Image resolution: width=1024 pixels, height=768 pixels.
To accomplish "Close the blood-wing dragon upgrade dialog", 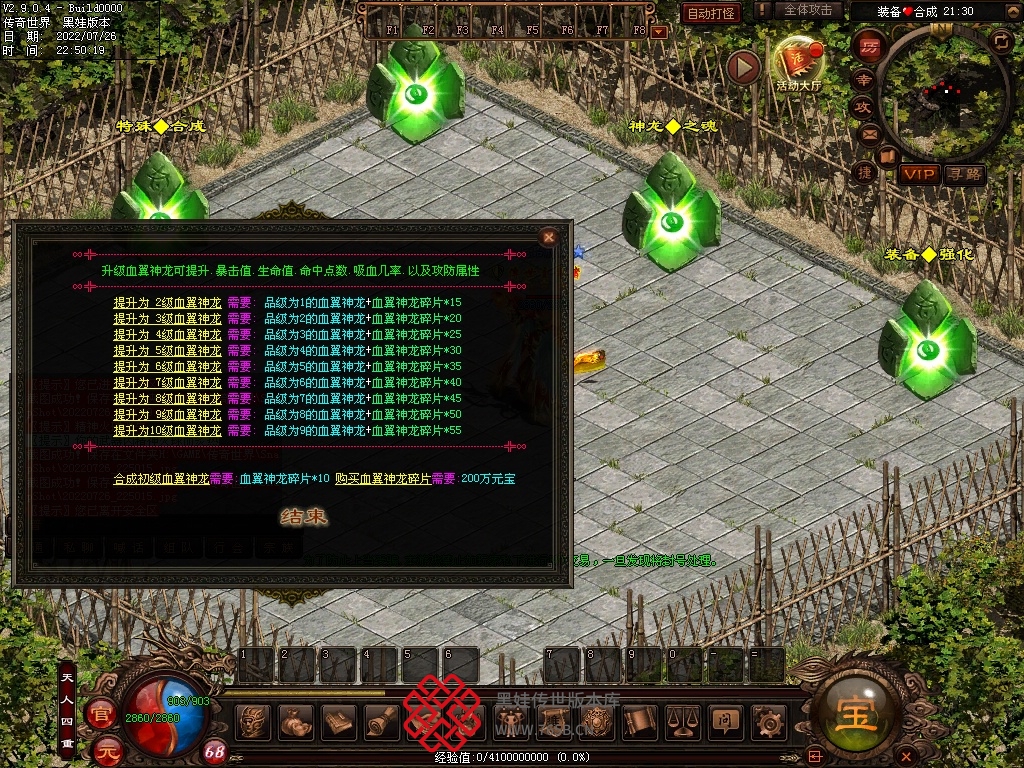I will click(x=548, y=237).
